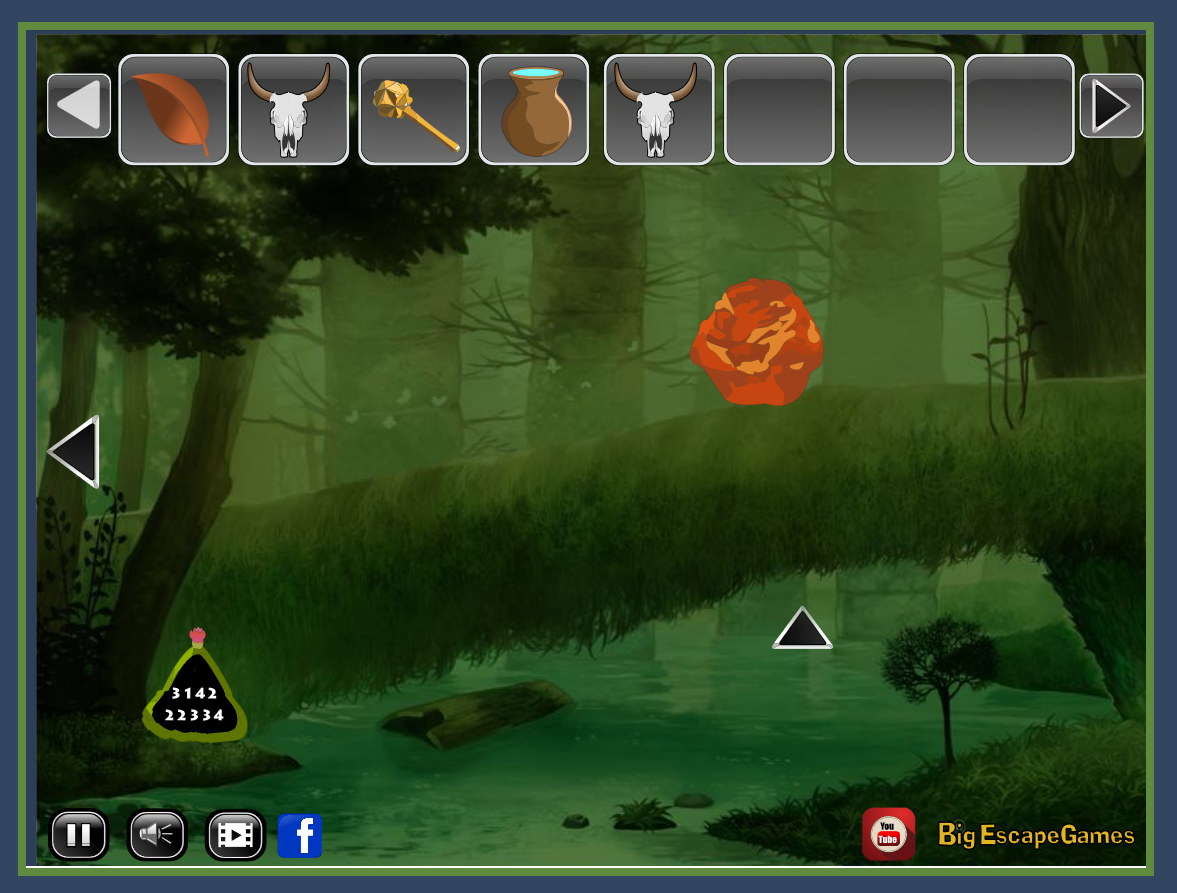Toggle the sound speaker button

[x=157, y=835]
